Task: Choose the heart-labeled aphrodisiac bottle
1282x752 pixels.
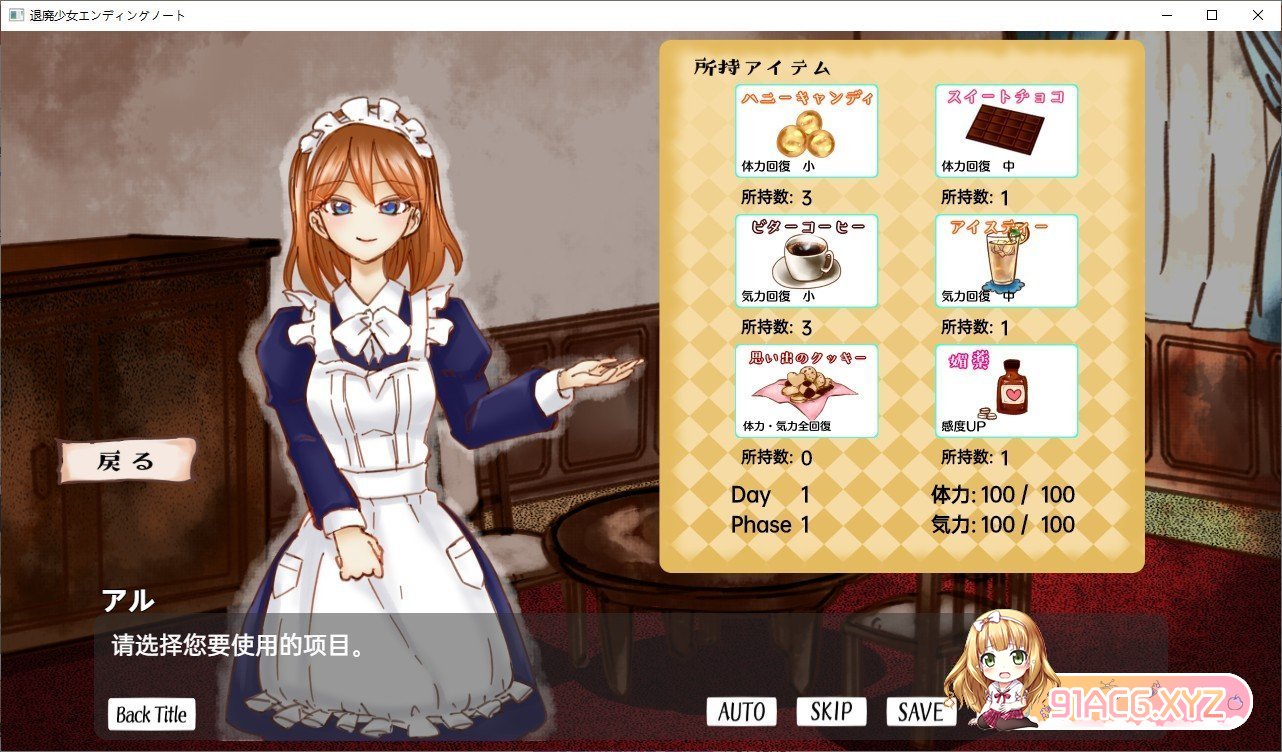Action: pos(1006,391)
